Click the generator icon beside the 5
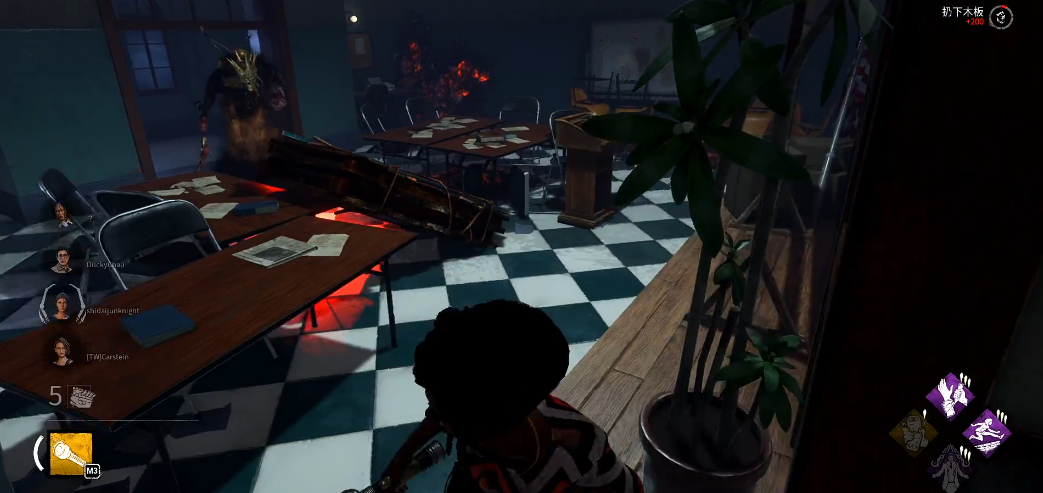This screenshot has width=1043, height=493. point(82,396)
